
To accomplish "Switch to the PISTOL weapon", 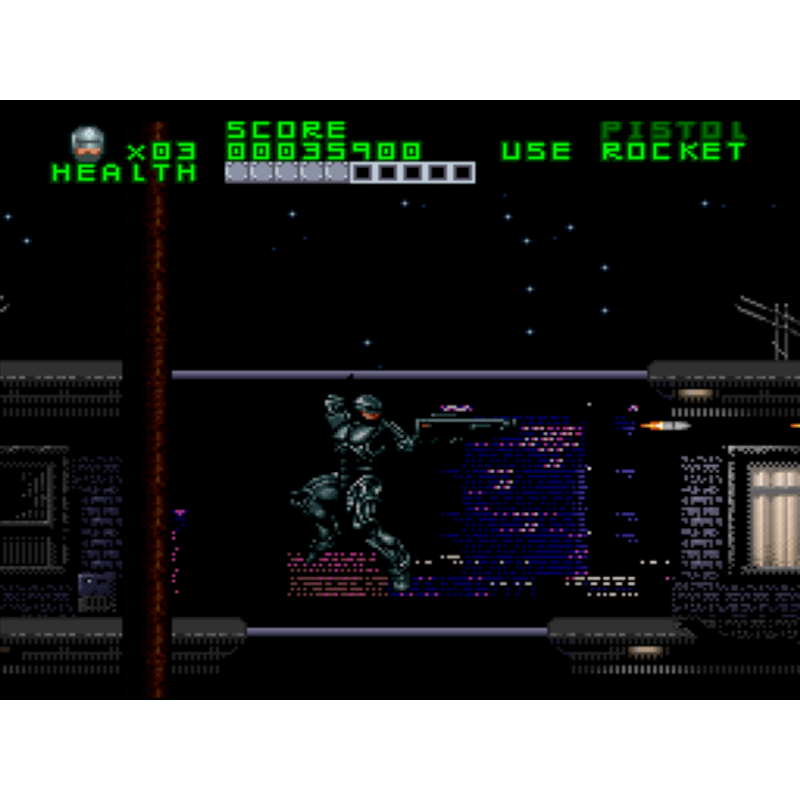I will point(673,131).
